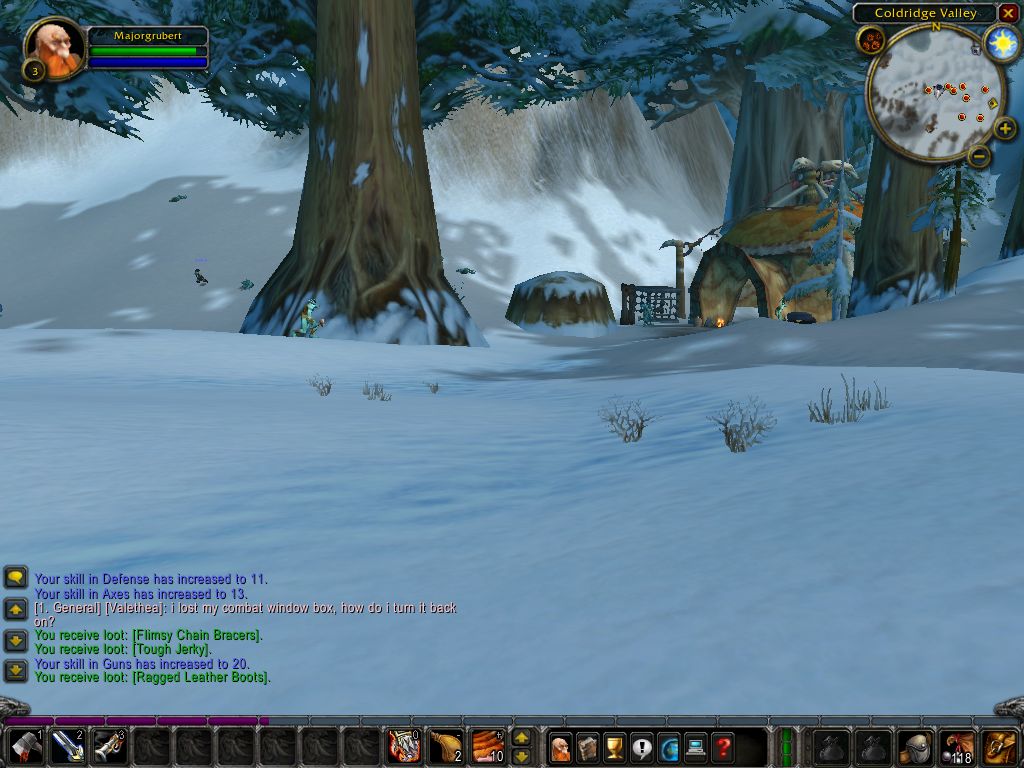Viewport: 1024px width, 768px height.
Task: Close the minimap with the X button
Action: pos(1008,13)
